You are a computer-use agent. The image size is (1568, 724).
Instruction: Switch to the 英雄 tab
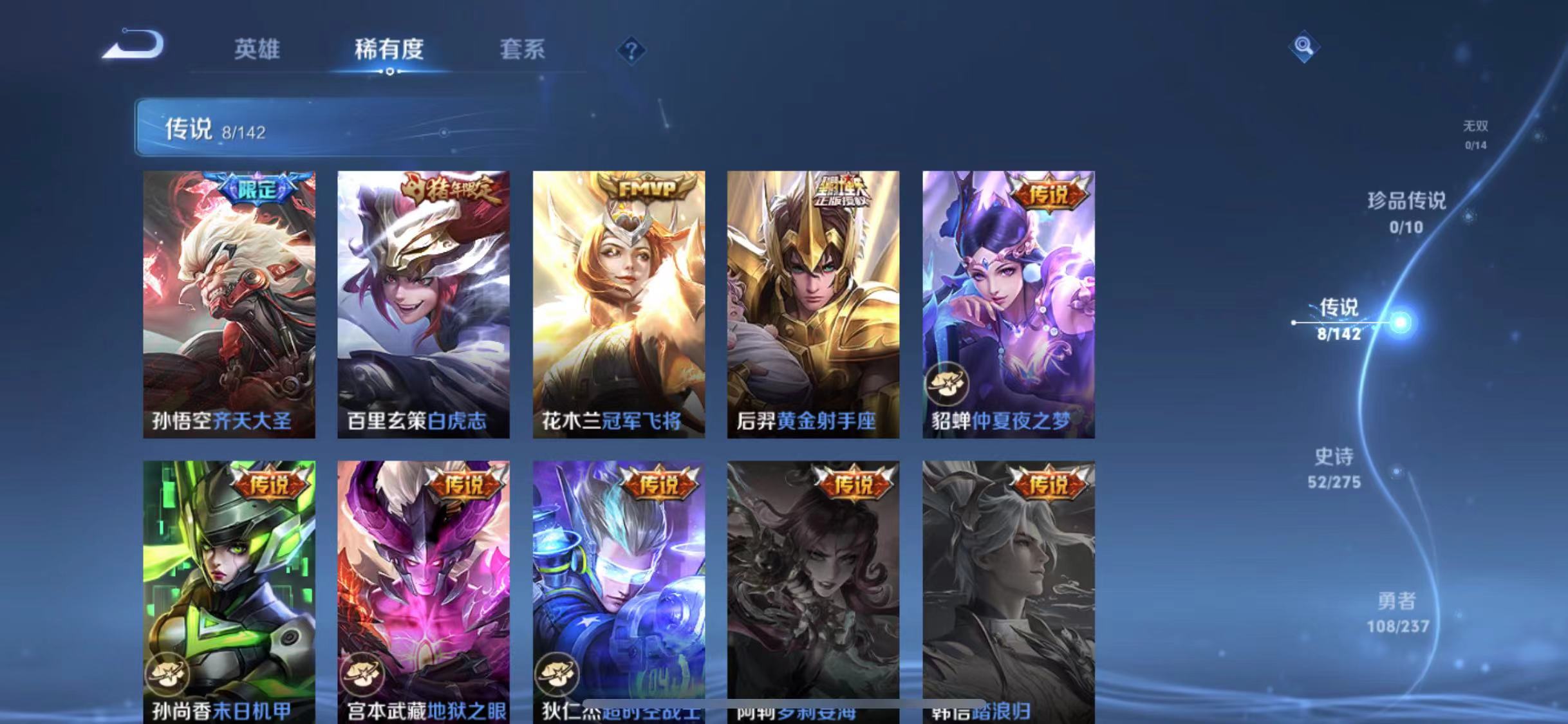pos(256,50)
